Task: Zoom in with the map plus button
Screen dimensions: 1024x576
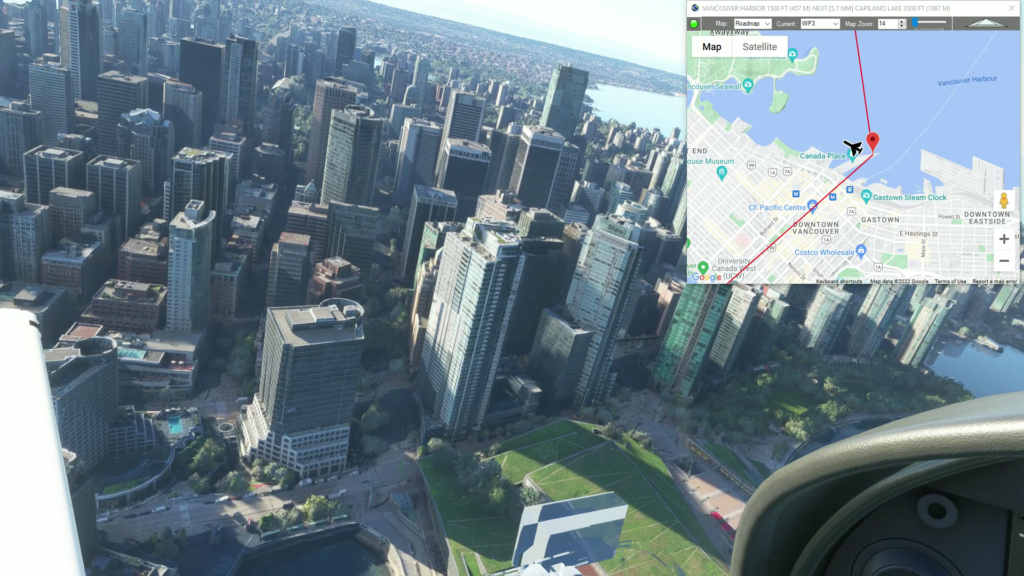Action: click(x=1004, y=239)
